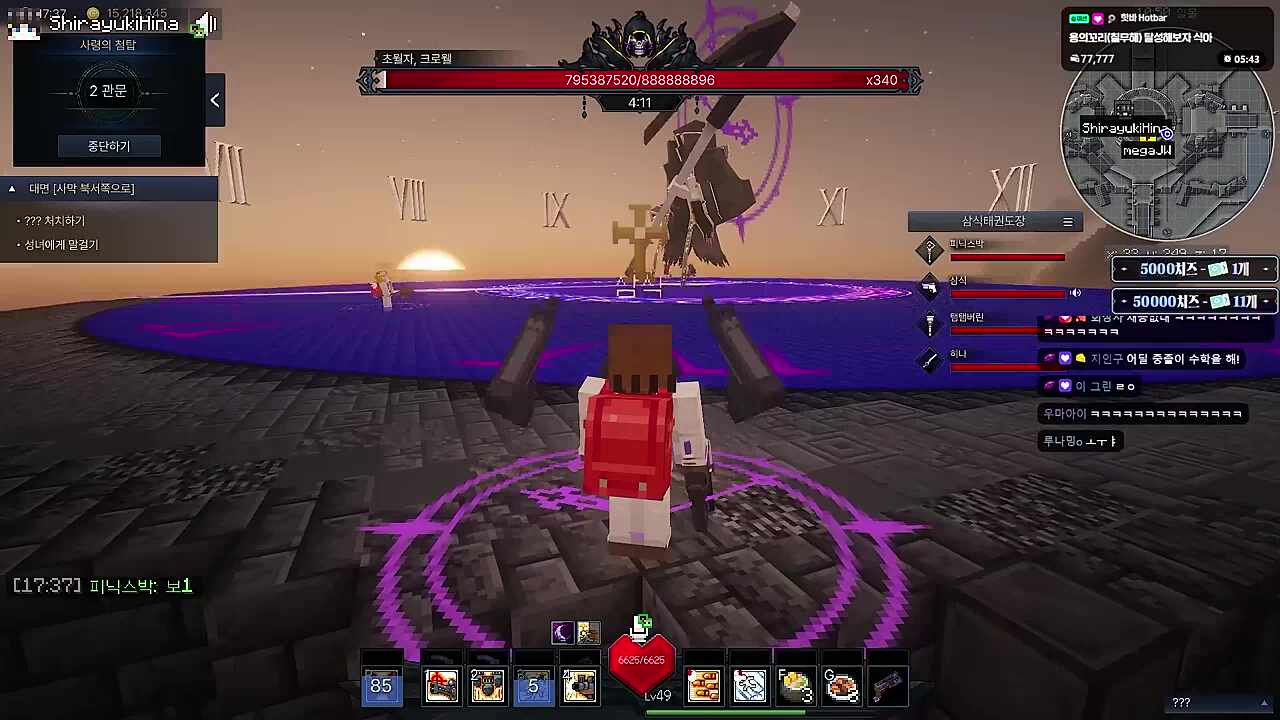Collapse the tower panel with the left chevron
This screenshot has width=1280, height=720.
click(214, 99)
